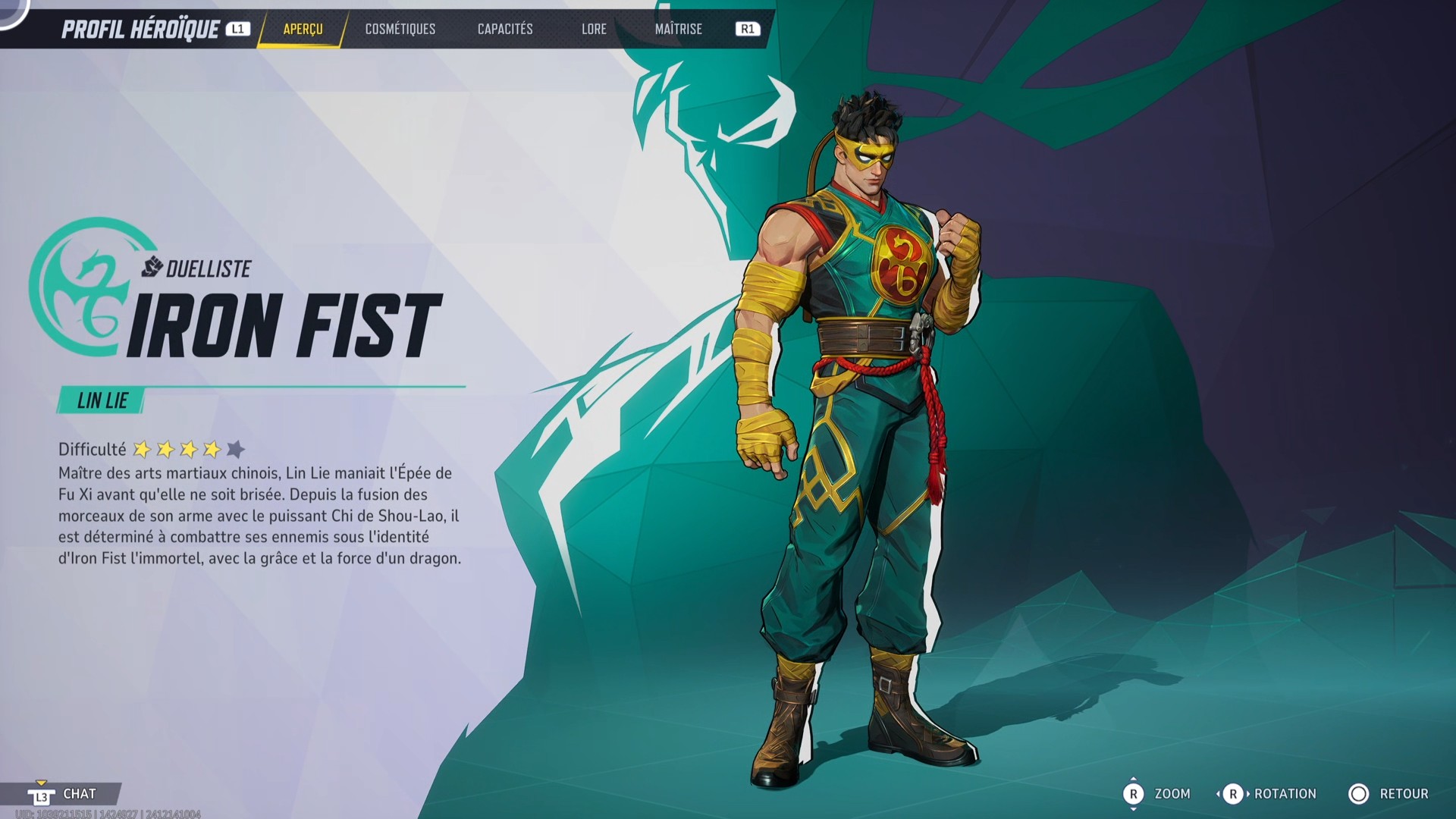Select the LORE tab
The image size is (1456, 819).
pyautogui.click(x=594, y=29)
